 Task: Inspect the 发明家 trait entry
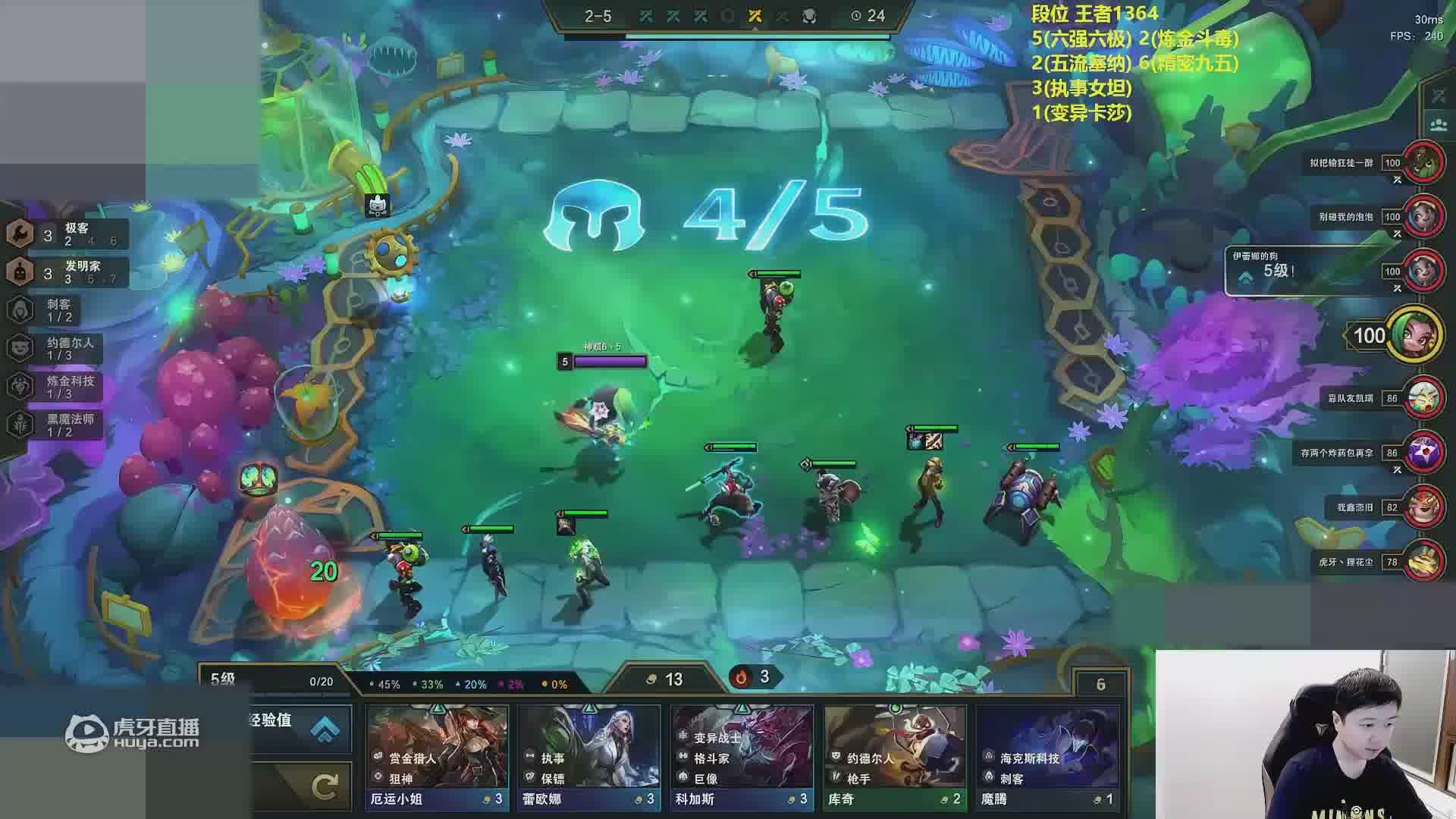click(x=67, y=272)
